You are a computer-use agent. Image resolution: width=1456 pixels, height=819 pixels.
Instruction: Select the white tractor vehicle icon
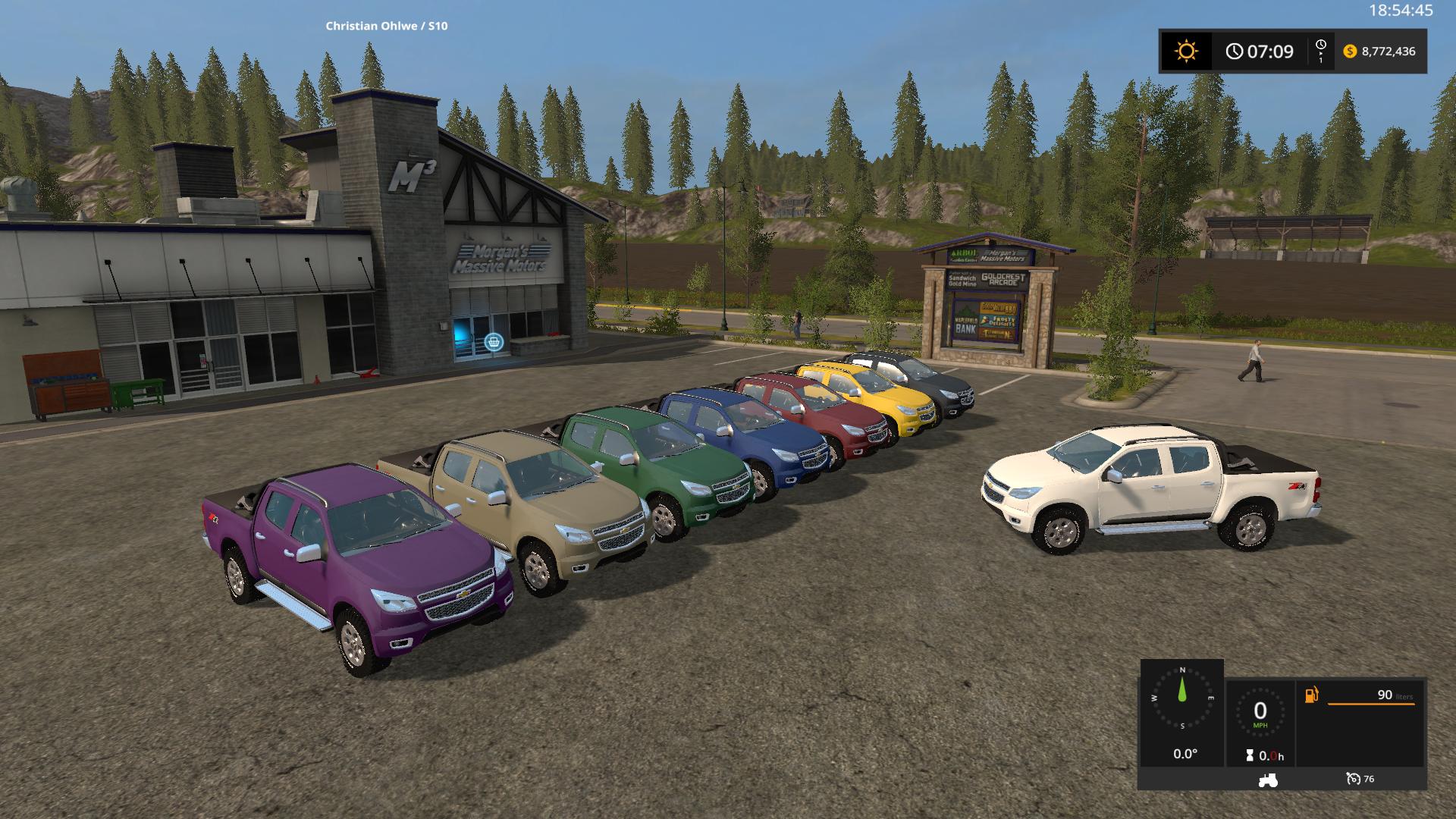coord(1267,779)
